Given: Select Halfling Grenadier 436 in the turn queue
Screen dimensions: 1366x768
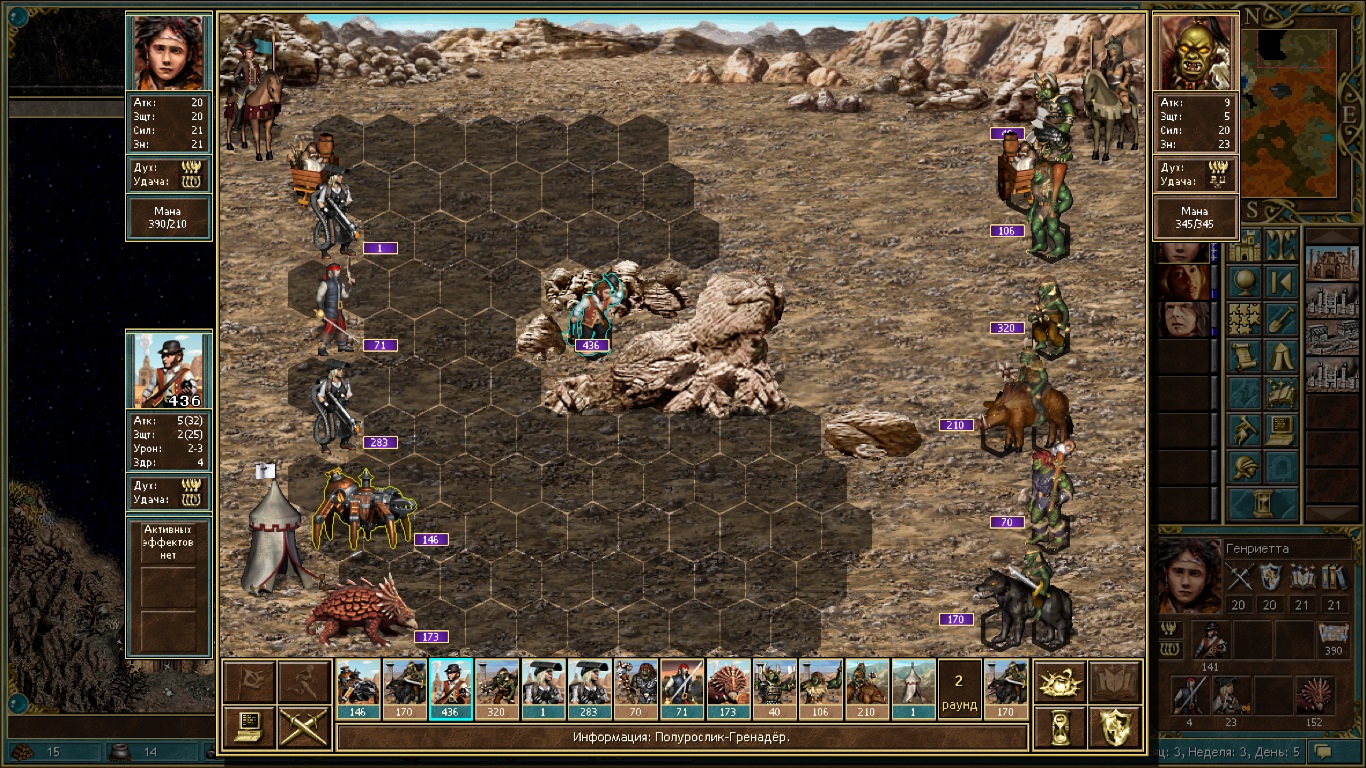Looking at the screenshot, I should pyautogui.click(x=450, y=688).
